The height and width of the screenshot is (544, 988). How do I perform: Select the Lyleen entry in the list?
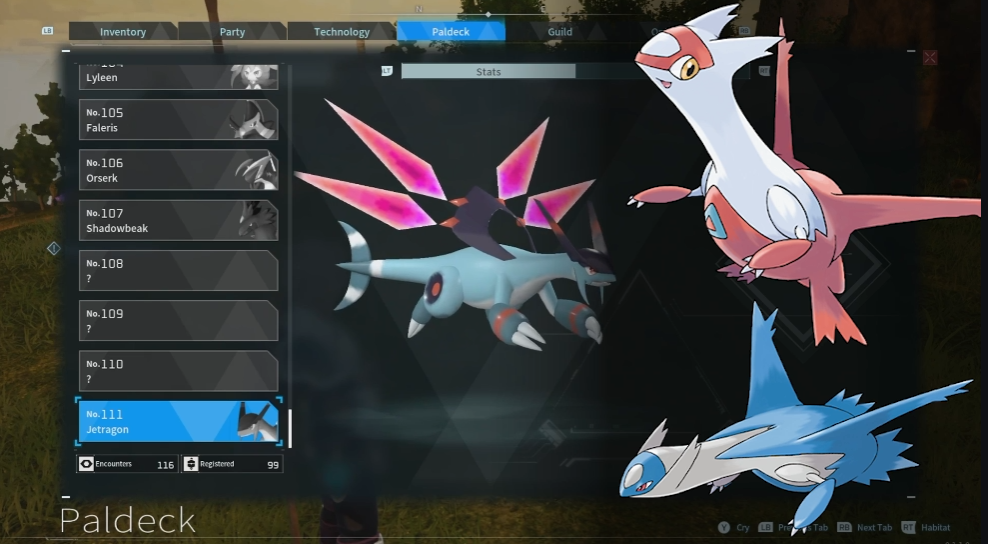coord(178,76)
